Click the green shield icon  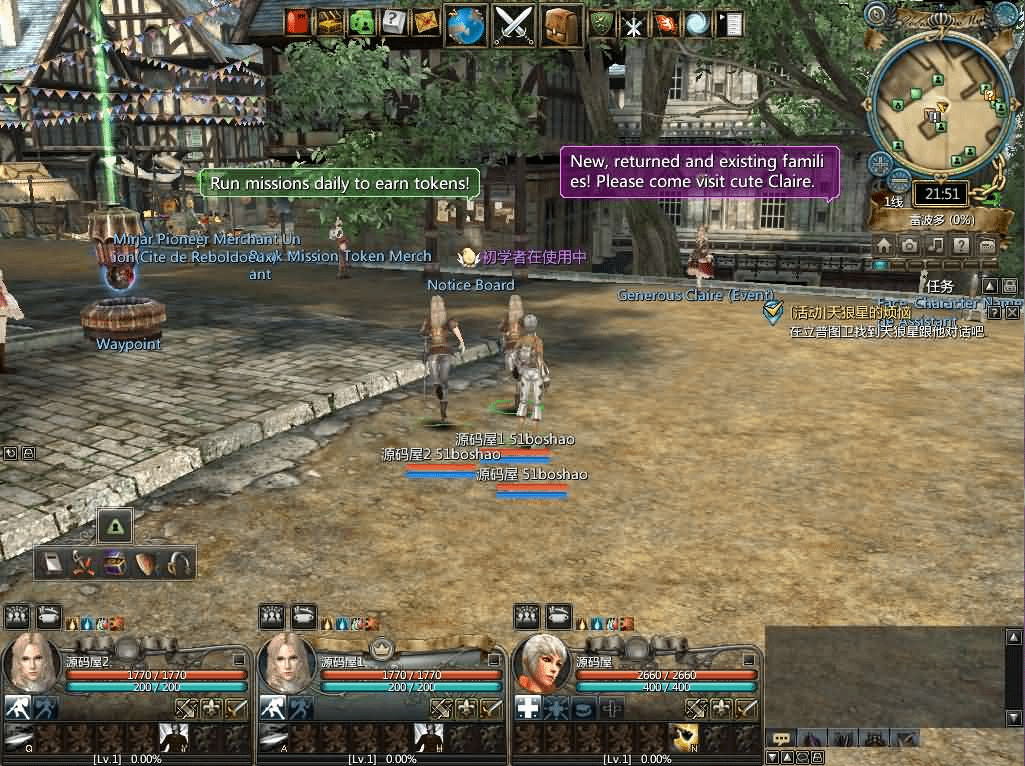[x=603, y=24]
